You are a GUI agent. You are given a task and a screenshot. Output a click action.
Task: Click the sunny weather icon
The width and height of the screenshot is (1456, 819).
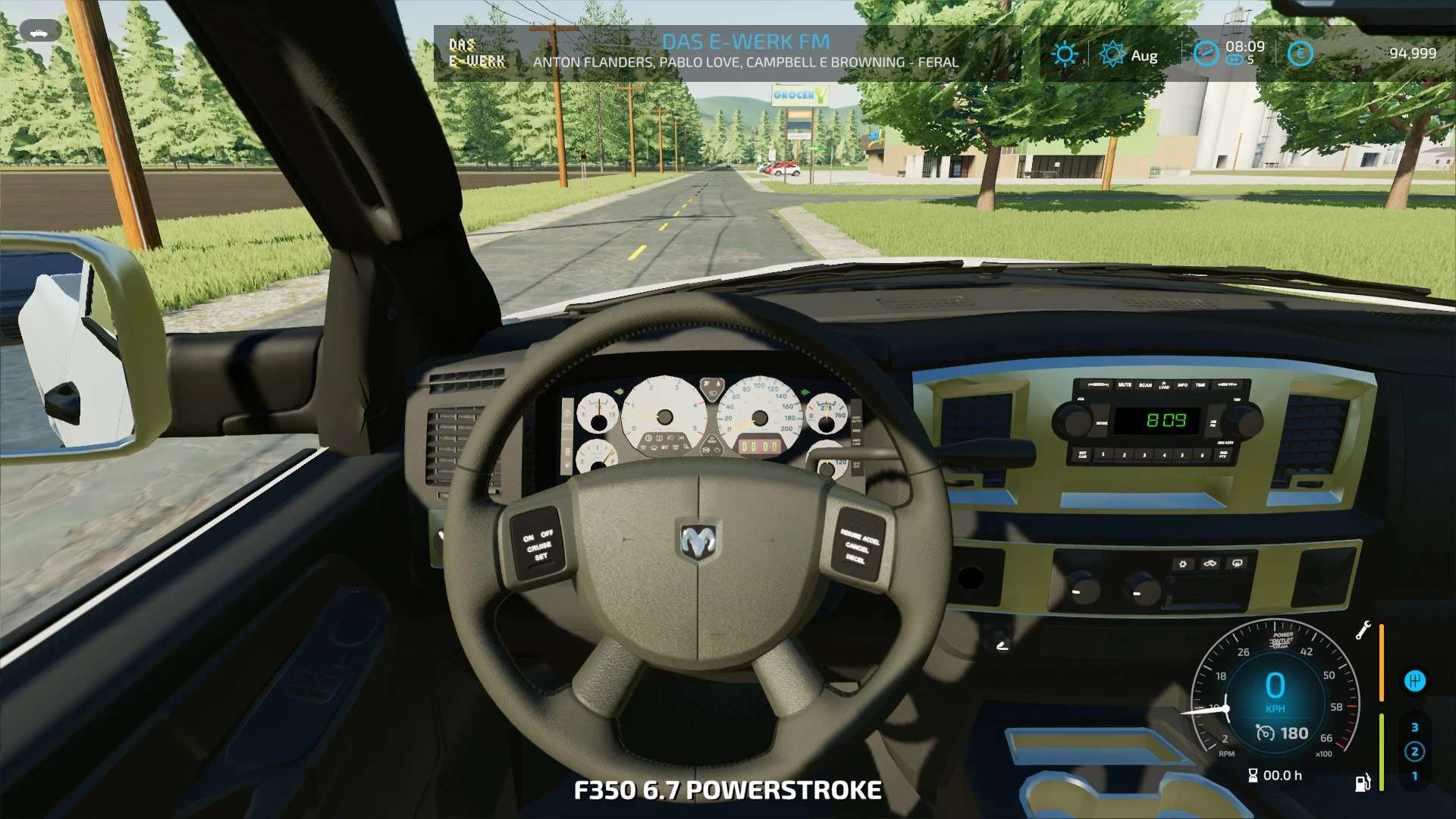click(1065, 54)
